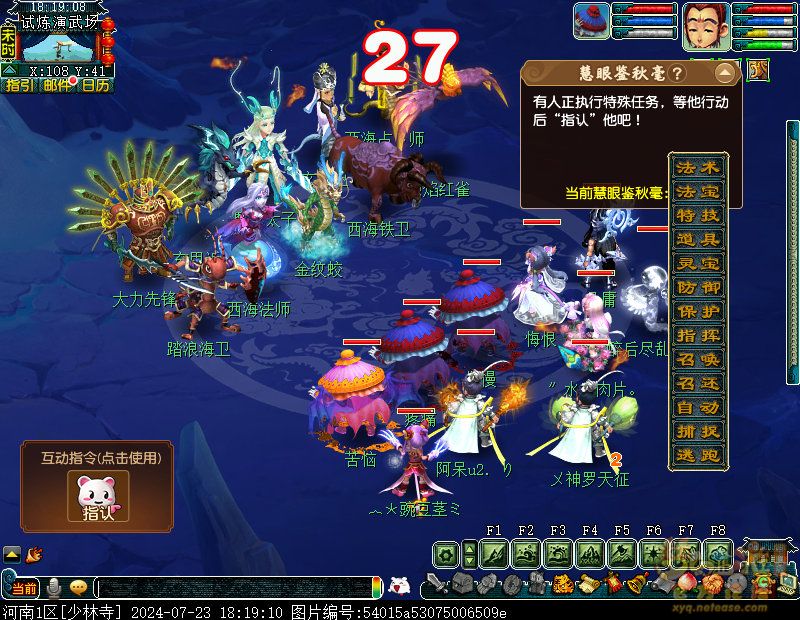
Task: Select 法术 in the battle command menu
Action: click(x=697, y=167)
